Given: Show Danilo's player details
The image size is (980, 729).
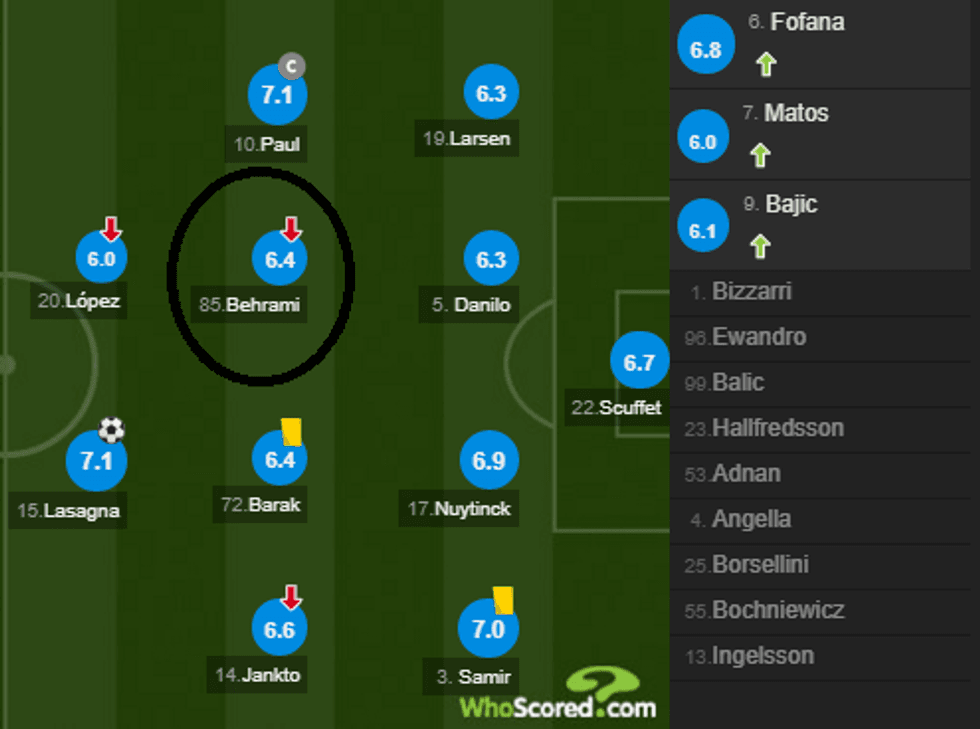Looking at the screenshot, I should point(491,260).
